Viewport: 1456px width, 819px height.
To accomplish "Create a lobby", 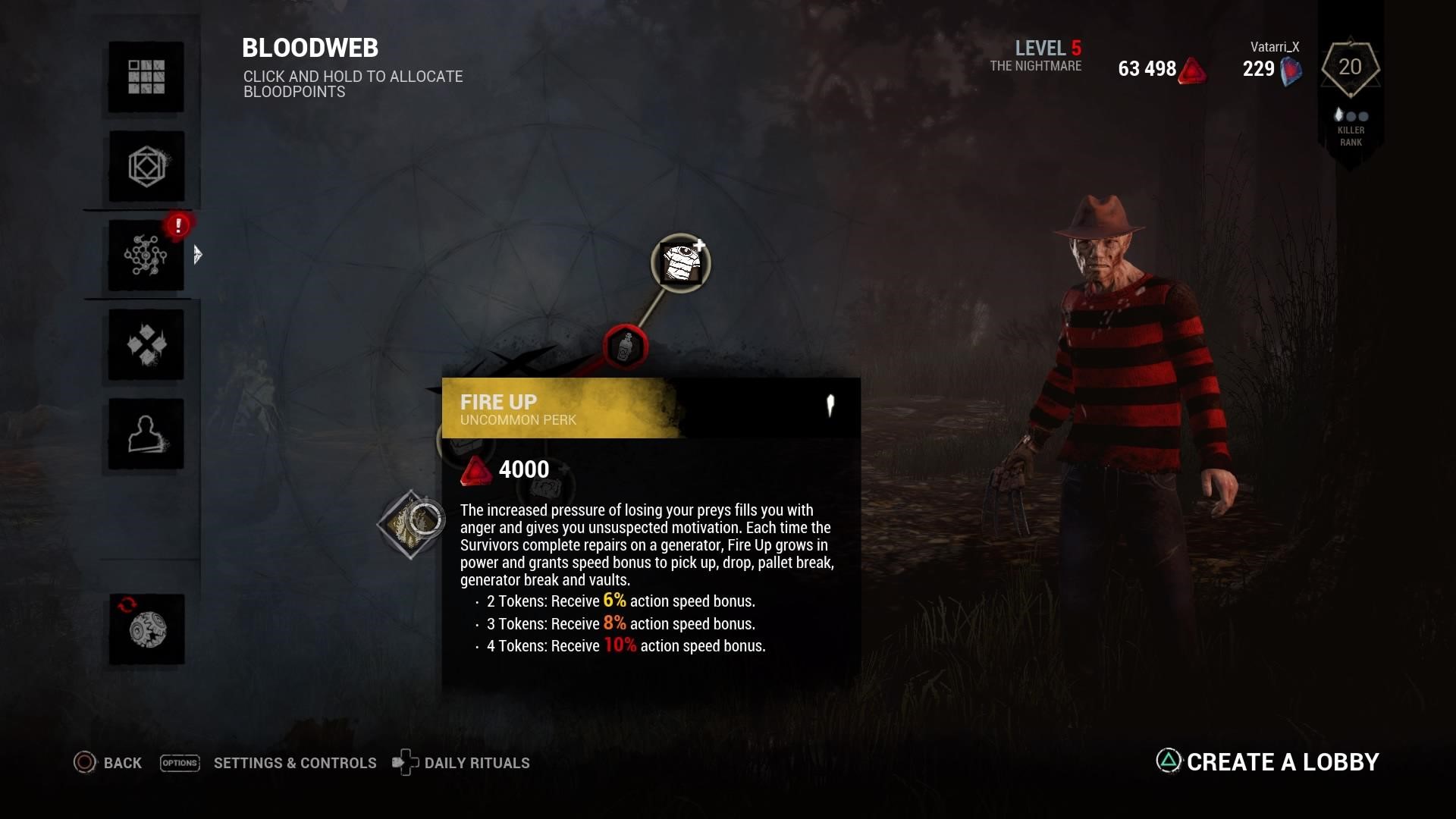I will pyautogui.click(x=1267, y=761).
